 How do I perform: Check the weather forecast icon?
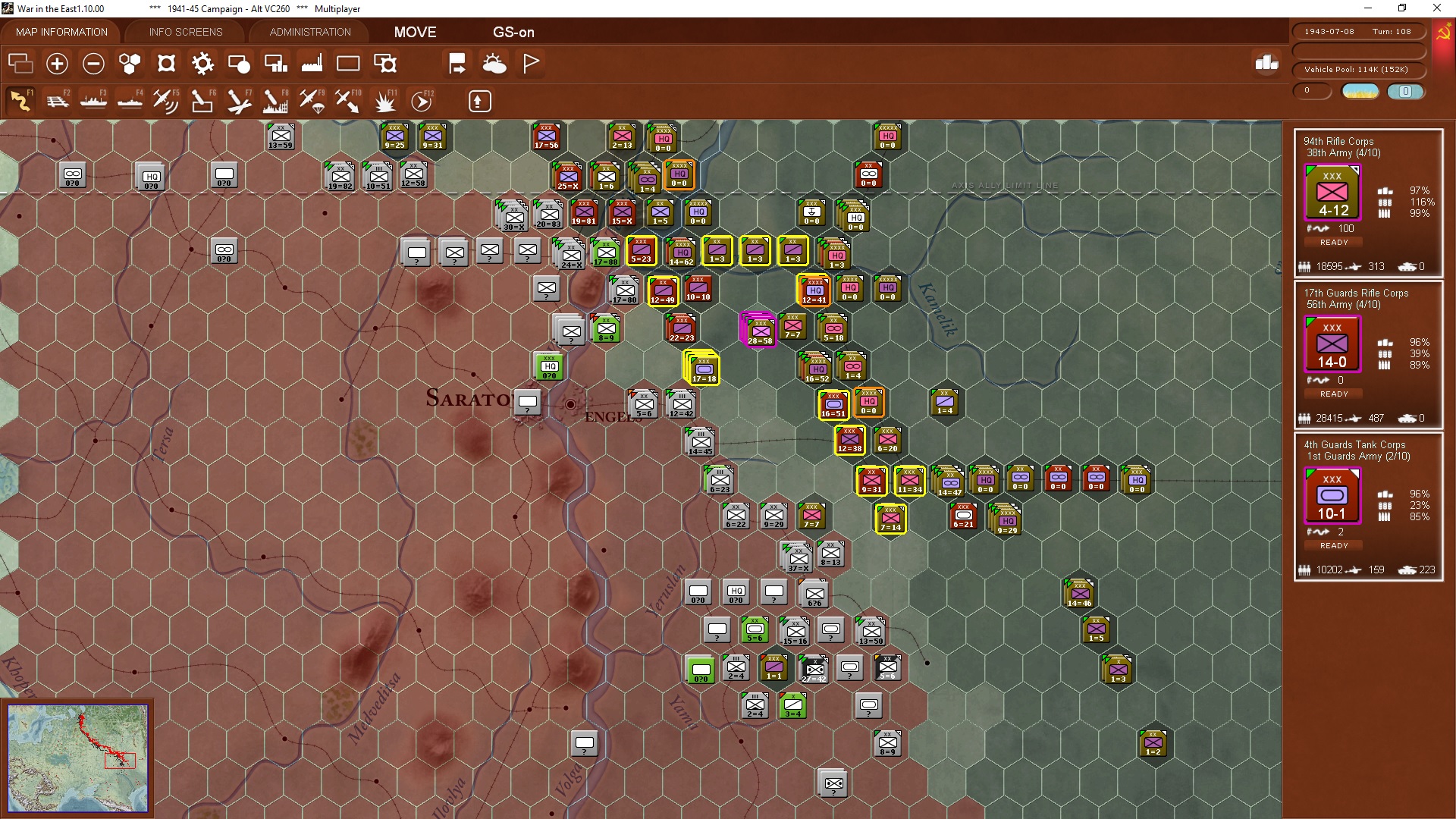tap(494, 63)
